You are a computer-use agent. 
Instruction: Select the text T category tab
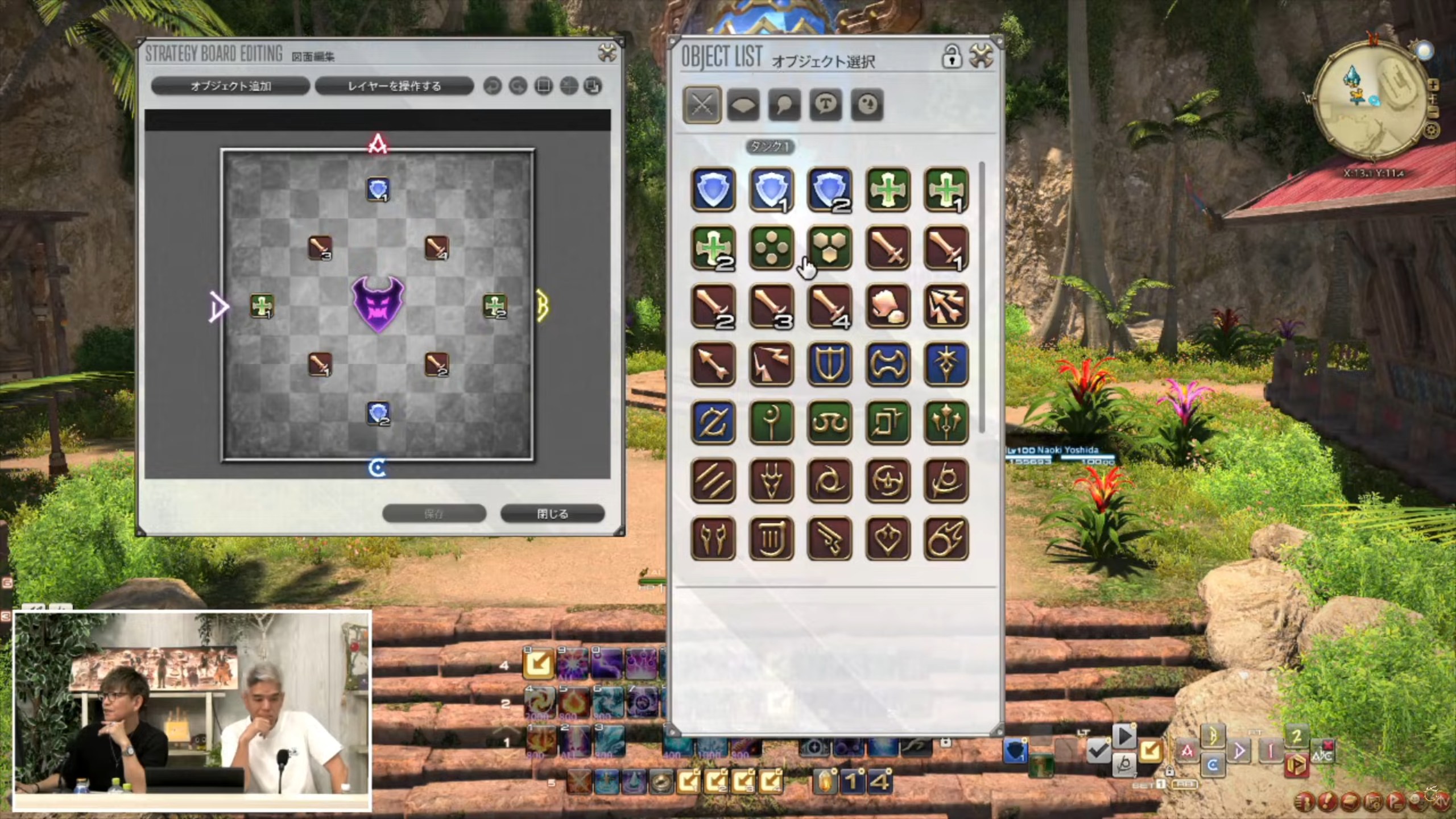(x=825, y=105)
